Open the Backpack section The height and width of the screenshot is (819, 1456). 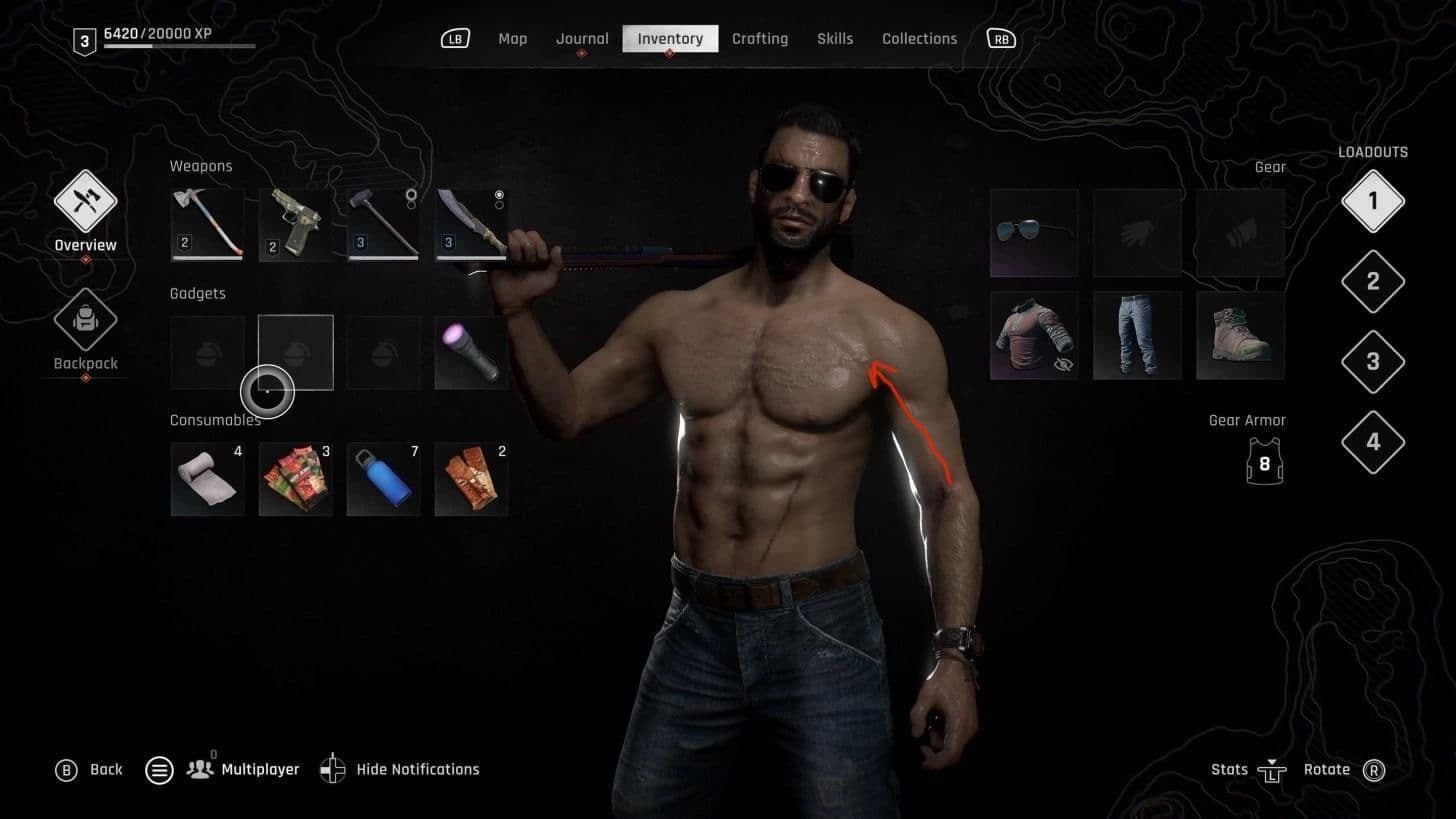pyautogui.click(x=86, y=322)
